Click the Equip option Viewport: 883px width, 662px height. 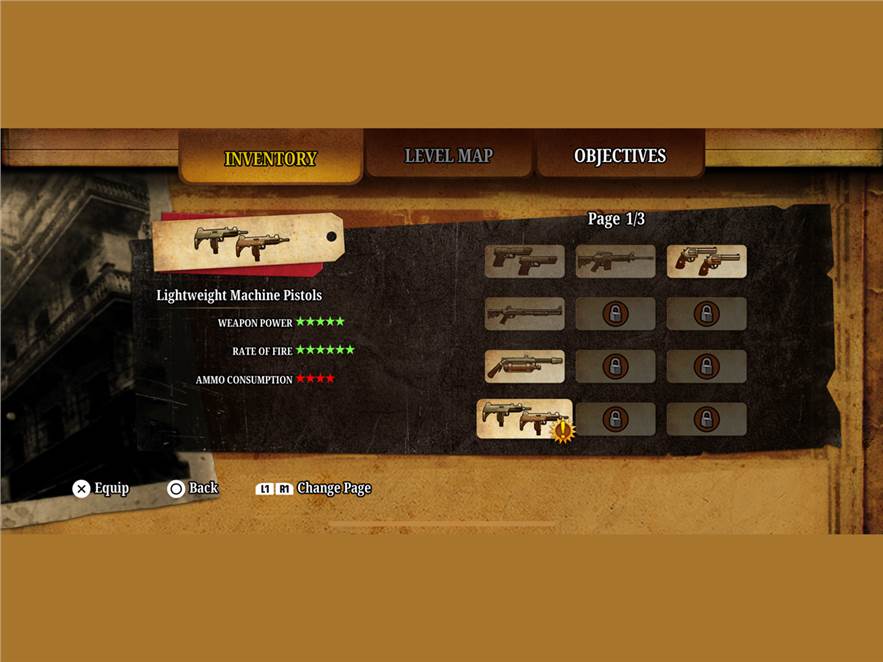pyautogui.click(x=101, y=488)
